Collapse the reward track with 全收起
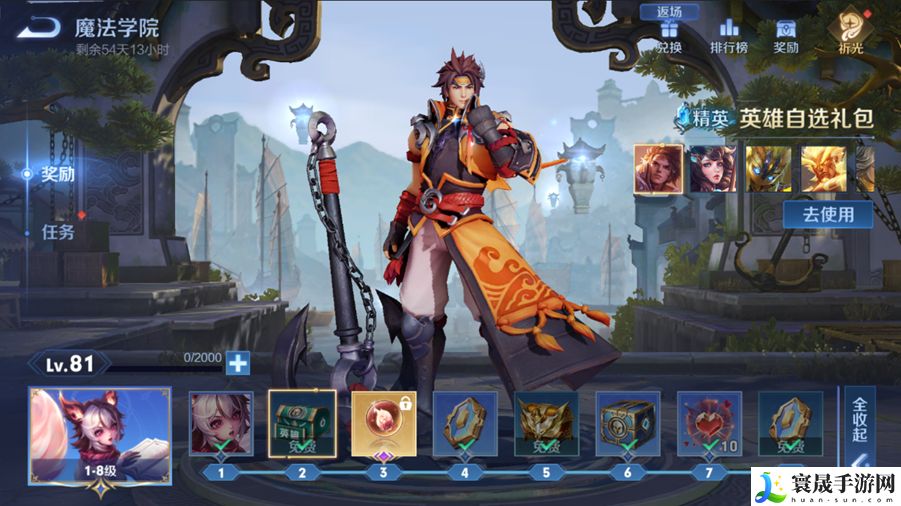The height and width of the screenshot is (506, 901). [x=859, y=422]
